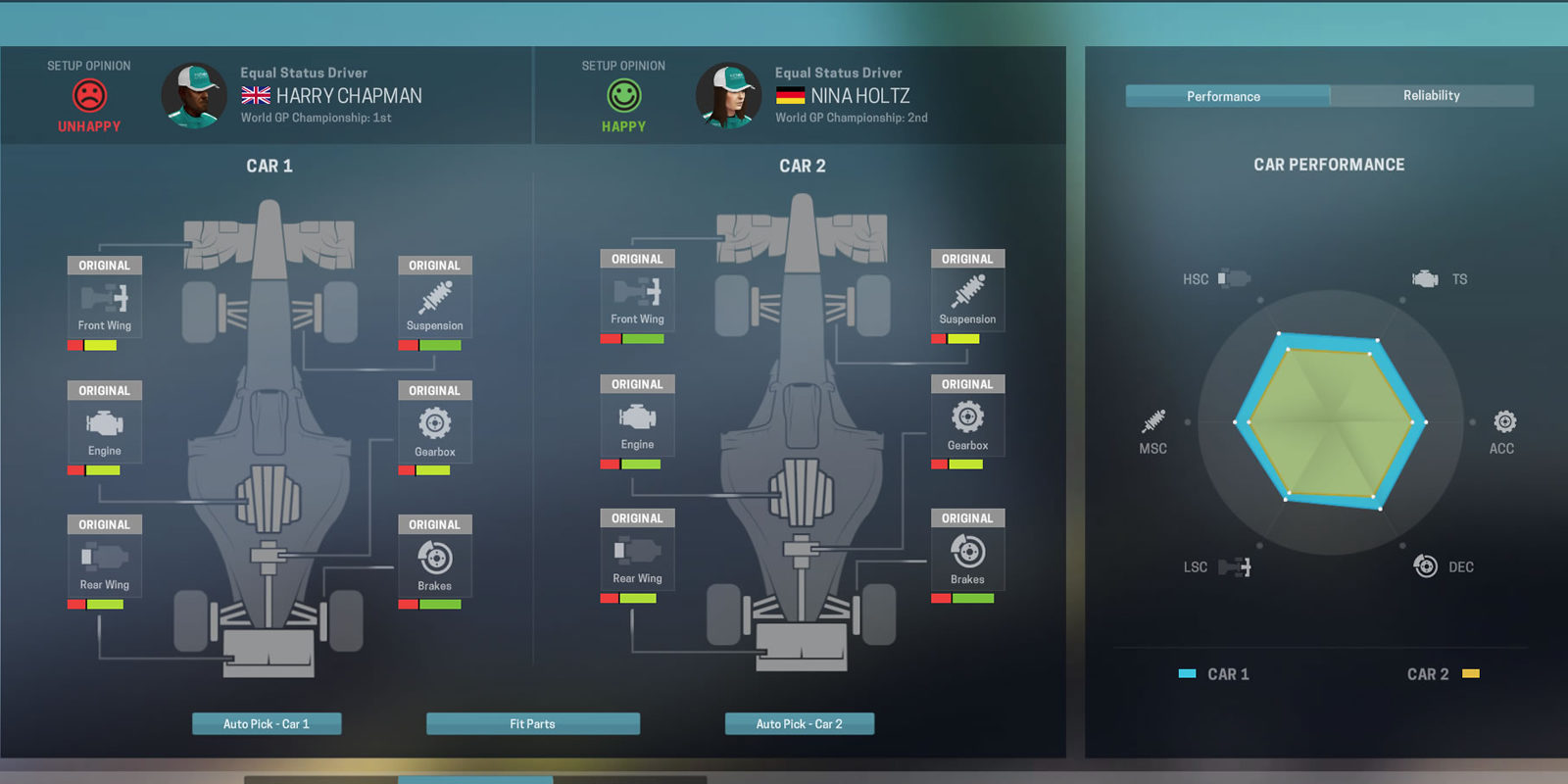
Task: Click Auto Pick for Car 1
Action: pos(267,723)
